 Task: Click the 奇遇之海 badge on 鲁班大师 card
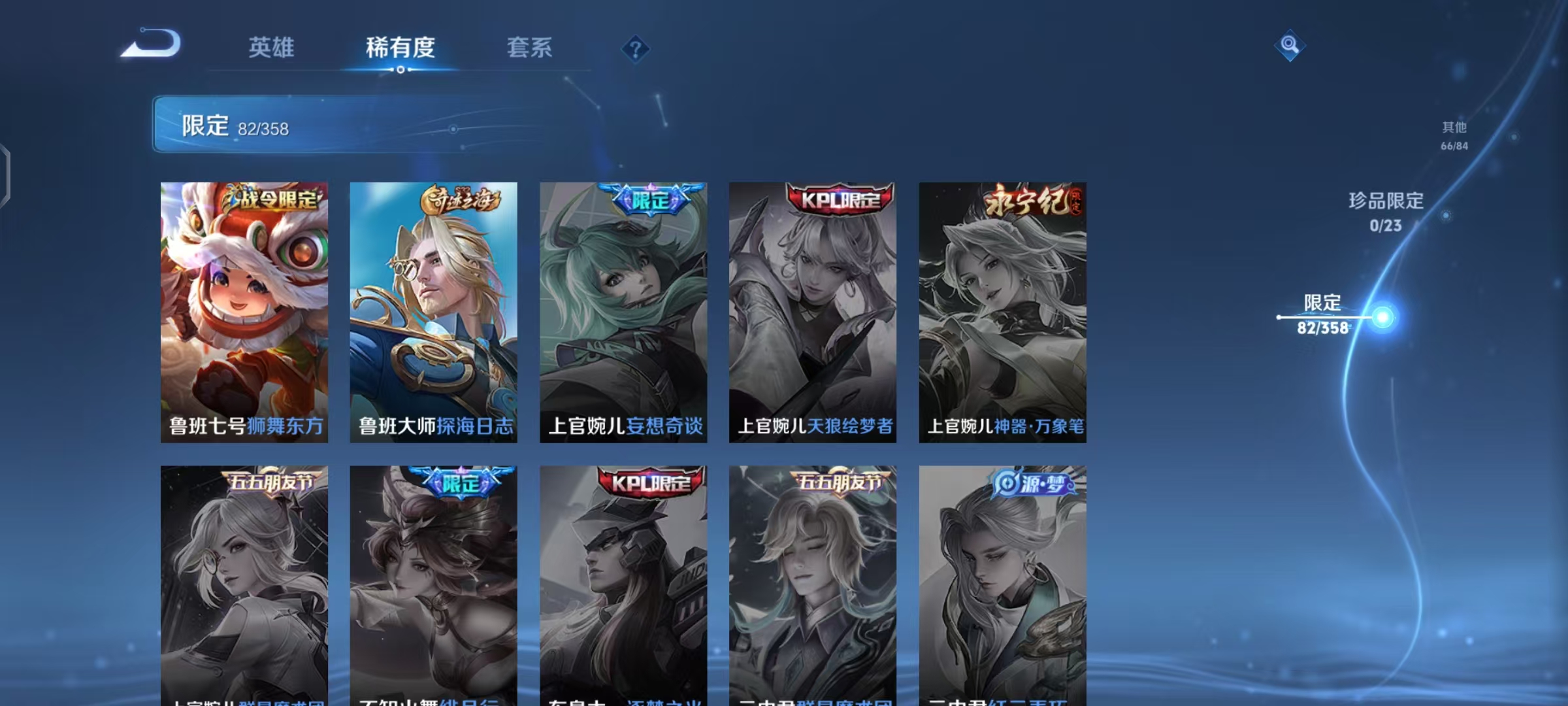461,198
